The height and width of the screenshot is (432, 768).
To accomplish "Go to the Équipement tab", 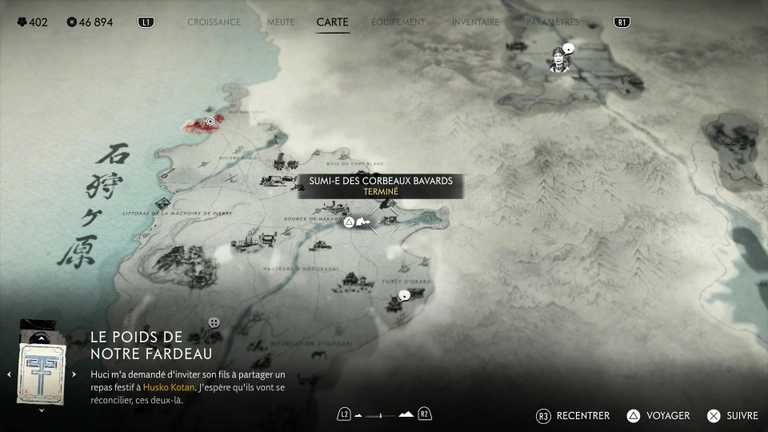I will coord(398,21).
